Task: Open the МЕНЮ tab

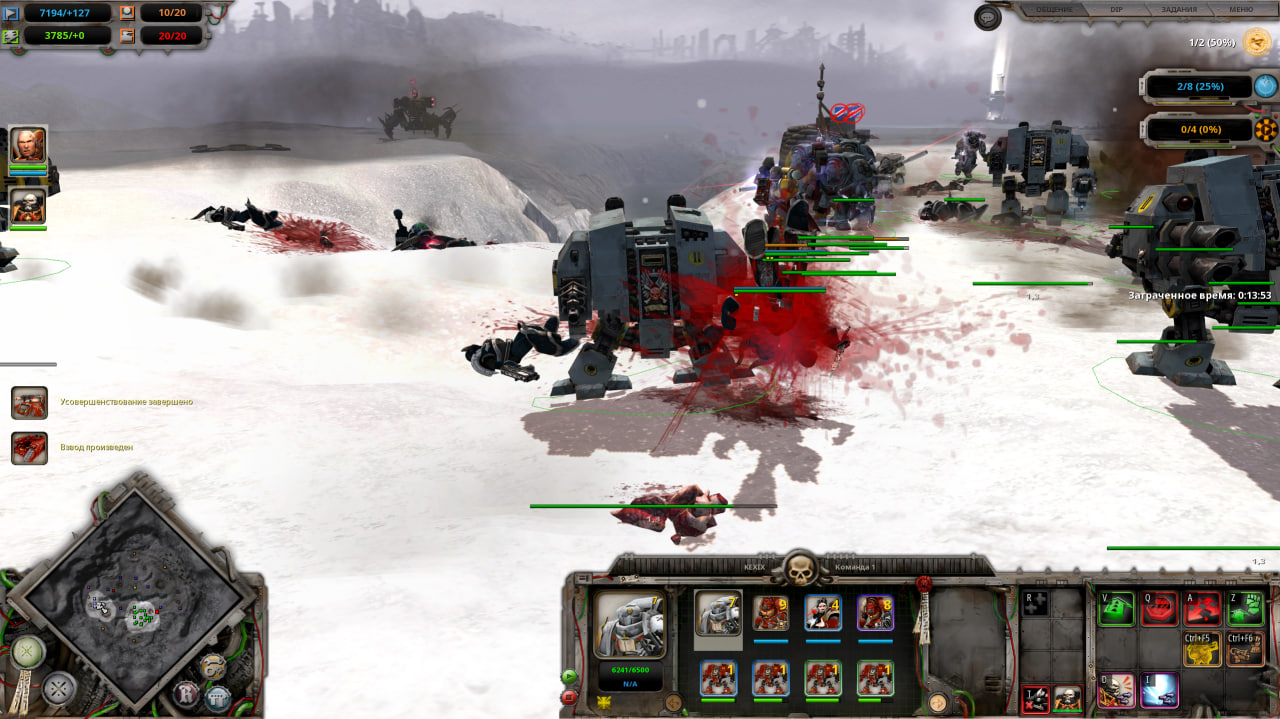Action: click(x=1240, y=10)
